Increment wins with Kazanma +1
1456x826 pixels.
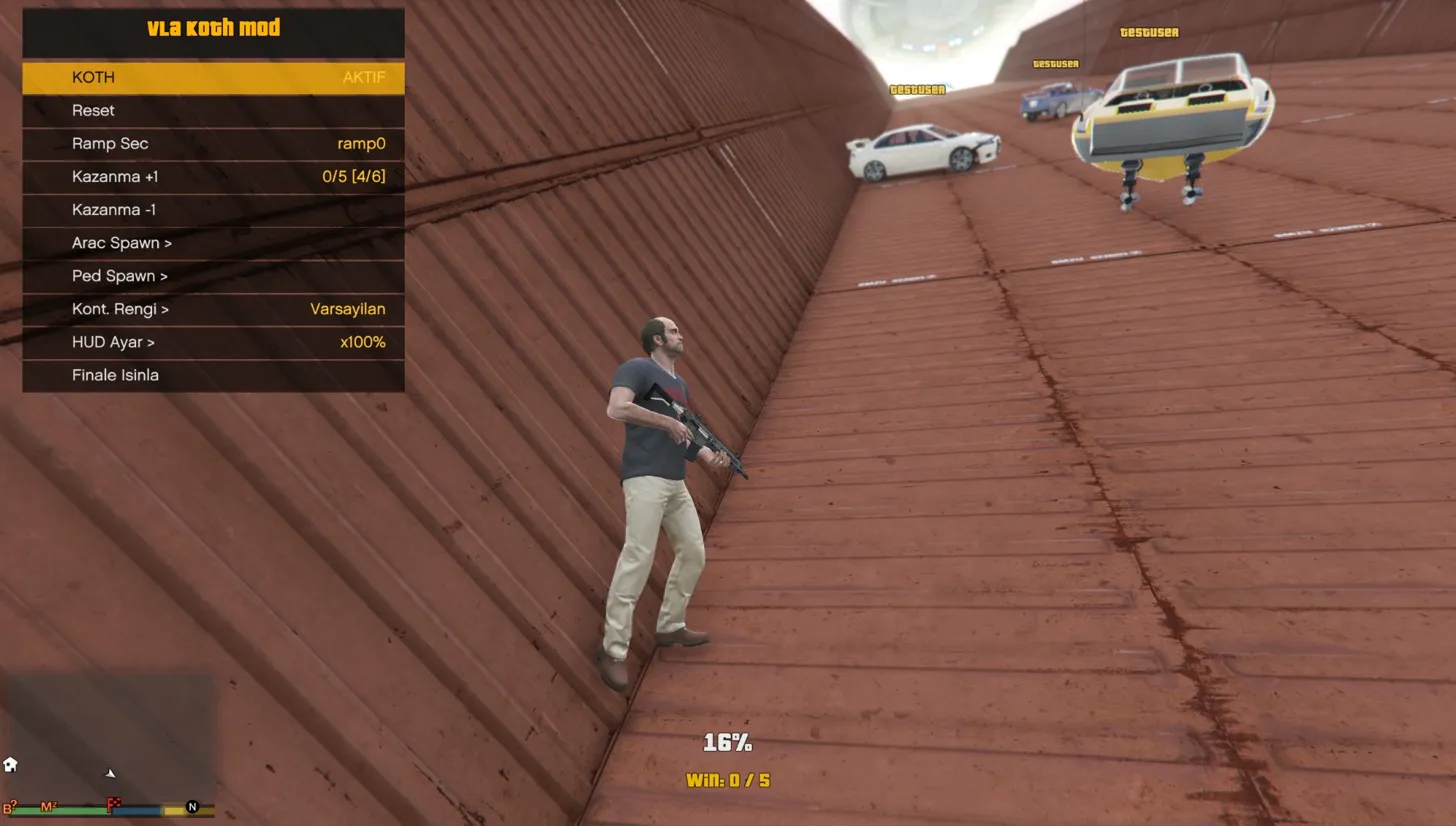point(212,176)
